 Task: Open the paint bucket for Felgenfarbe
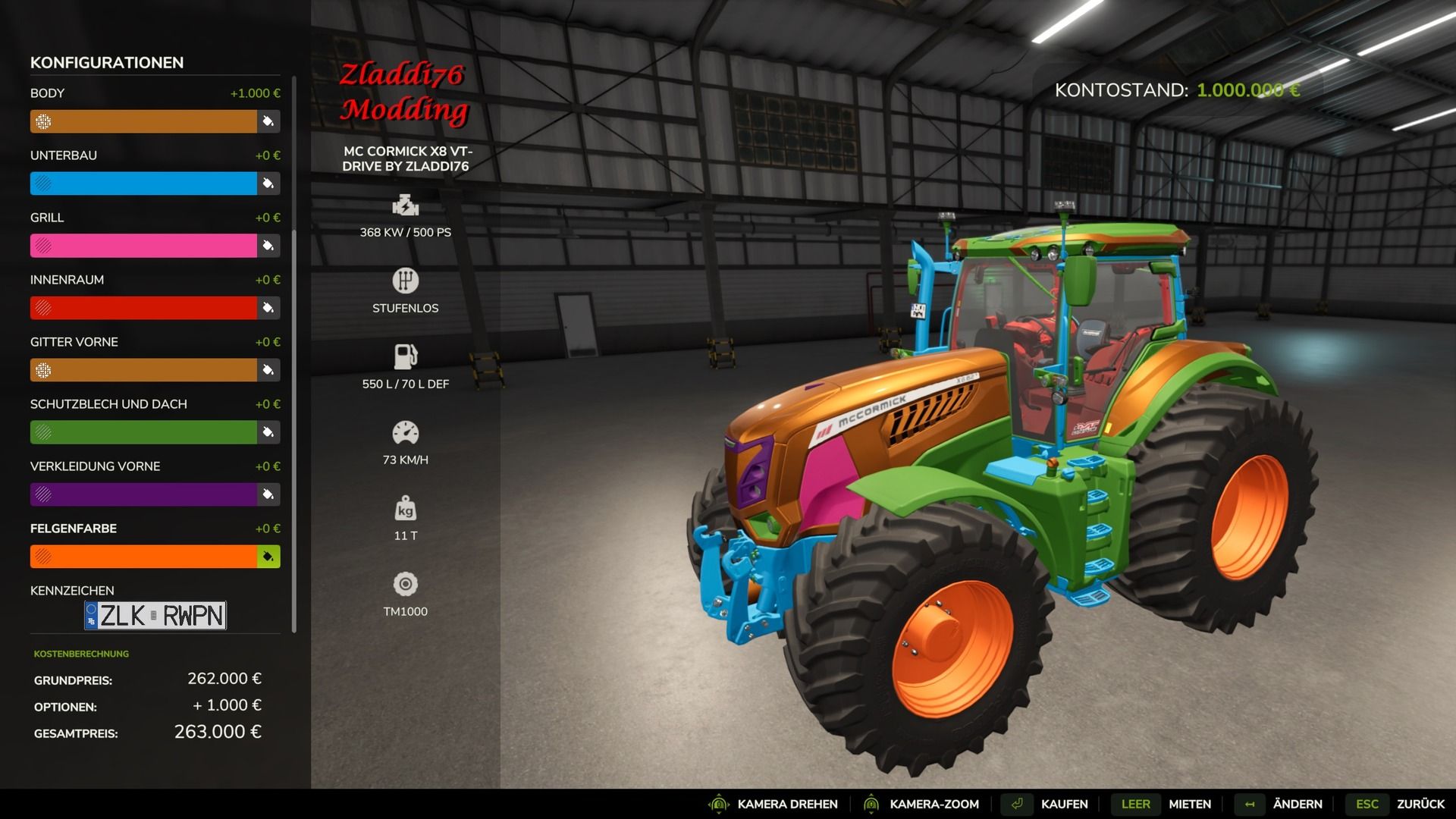coord(268,557)
